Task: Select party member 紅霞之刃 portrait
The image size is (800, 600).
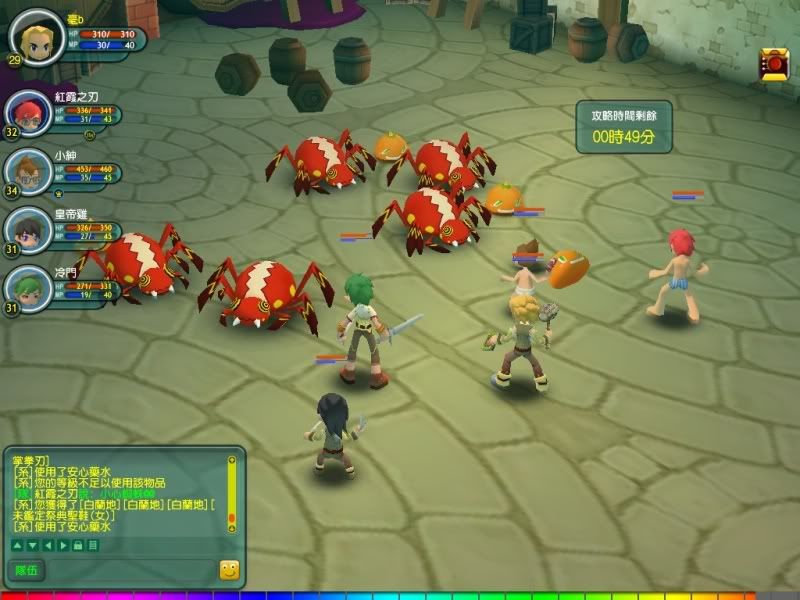Action: pyautogui.click(x=27, y=112)
